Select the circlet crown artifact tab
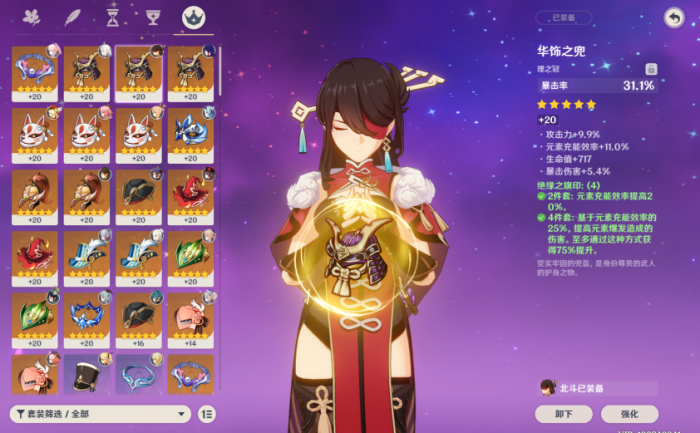Viewport: 700px width, 433px height. click(x=190, y=17)
